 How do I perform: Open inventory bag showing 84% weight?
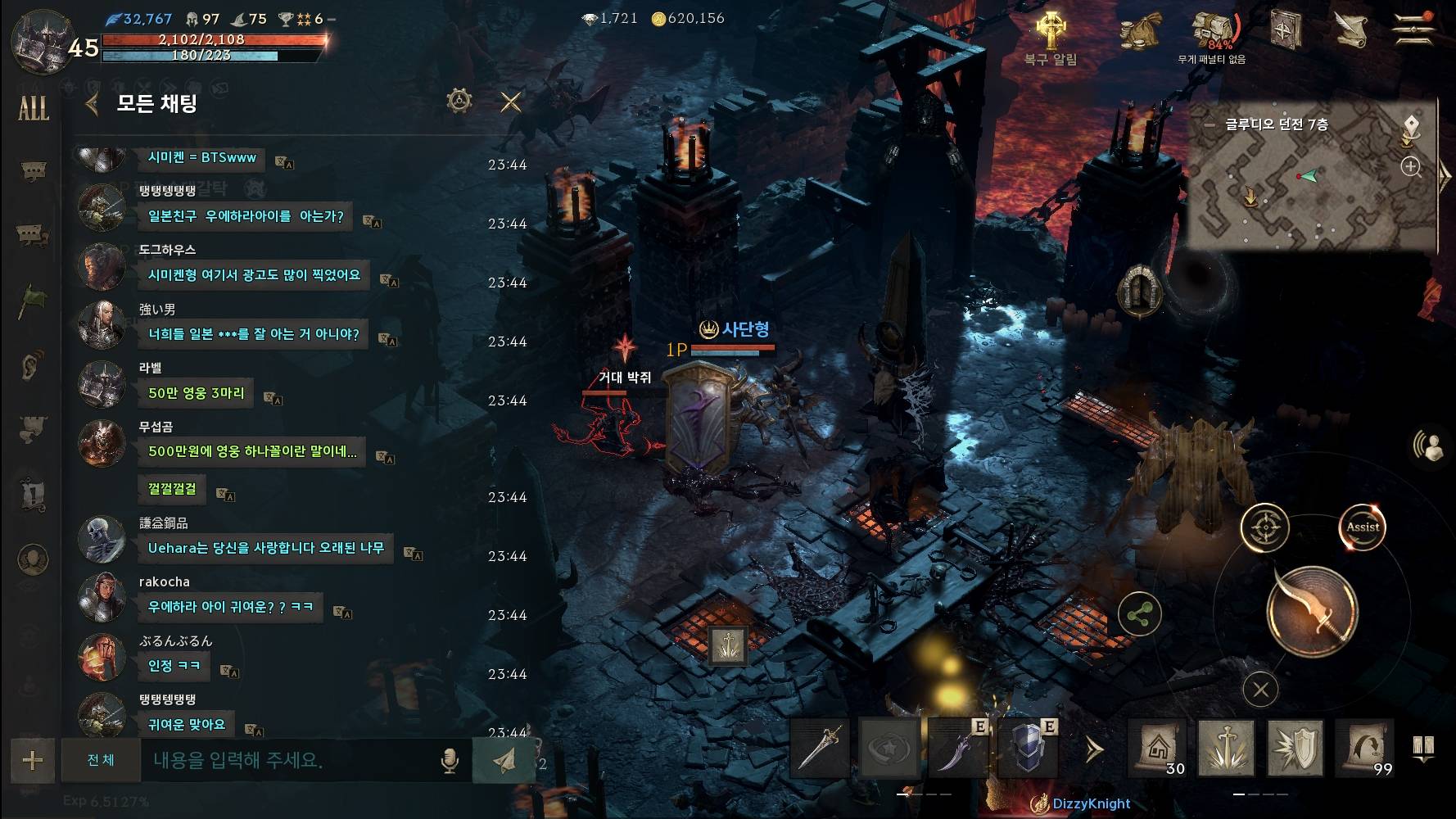1214,33
